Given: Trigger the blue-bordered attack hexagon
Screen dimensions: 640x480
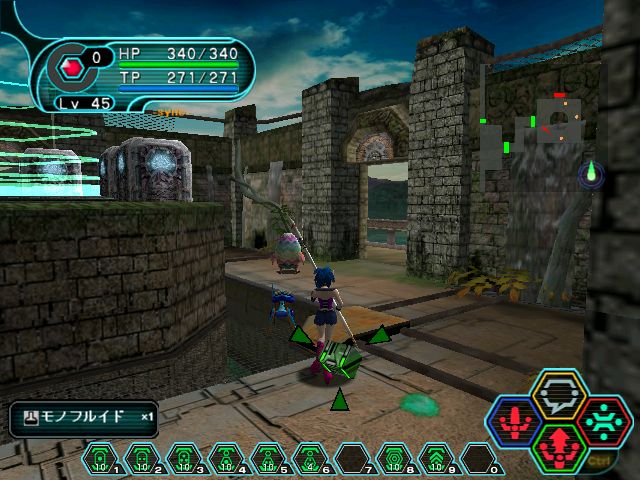Looking at the screenshot, I should [515, 421].
